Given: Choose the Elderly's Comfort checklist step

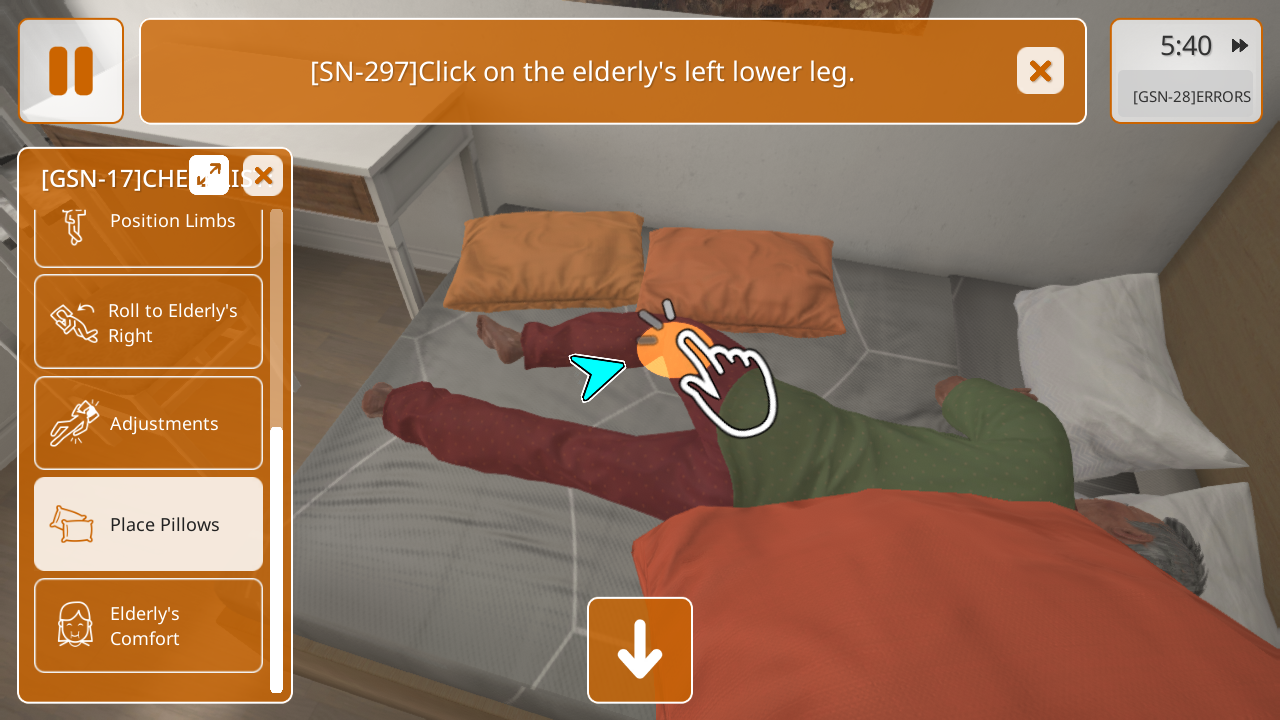Looking at the screenshot, I should point(148,625).
